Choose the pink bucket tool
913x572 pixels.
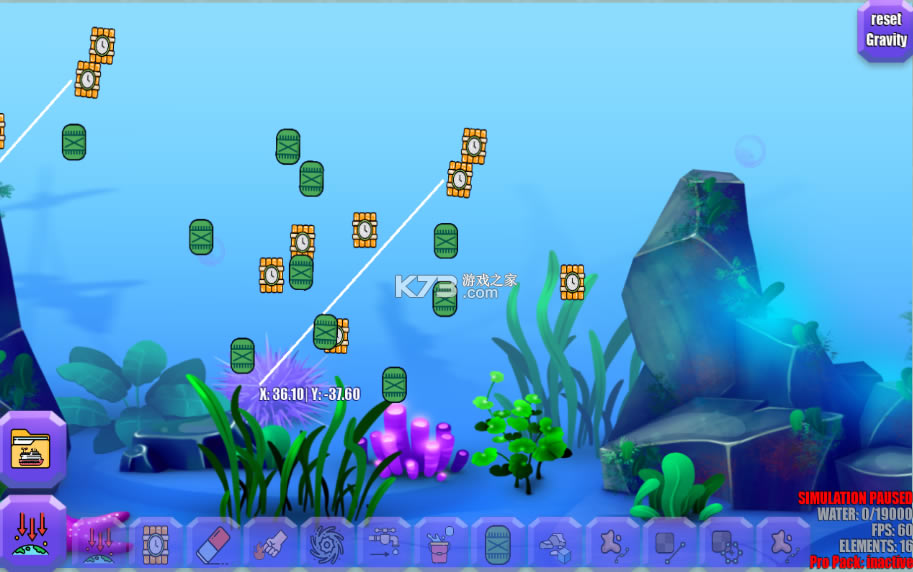(441, 544)
